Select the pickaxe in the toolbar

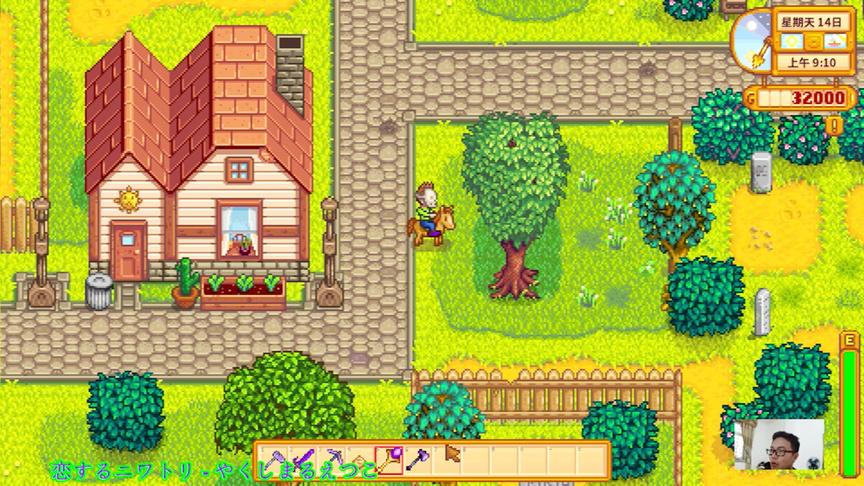point(332,459)
